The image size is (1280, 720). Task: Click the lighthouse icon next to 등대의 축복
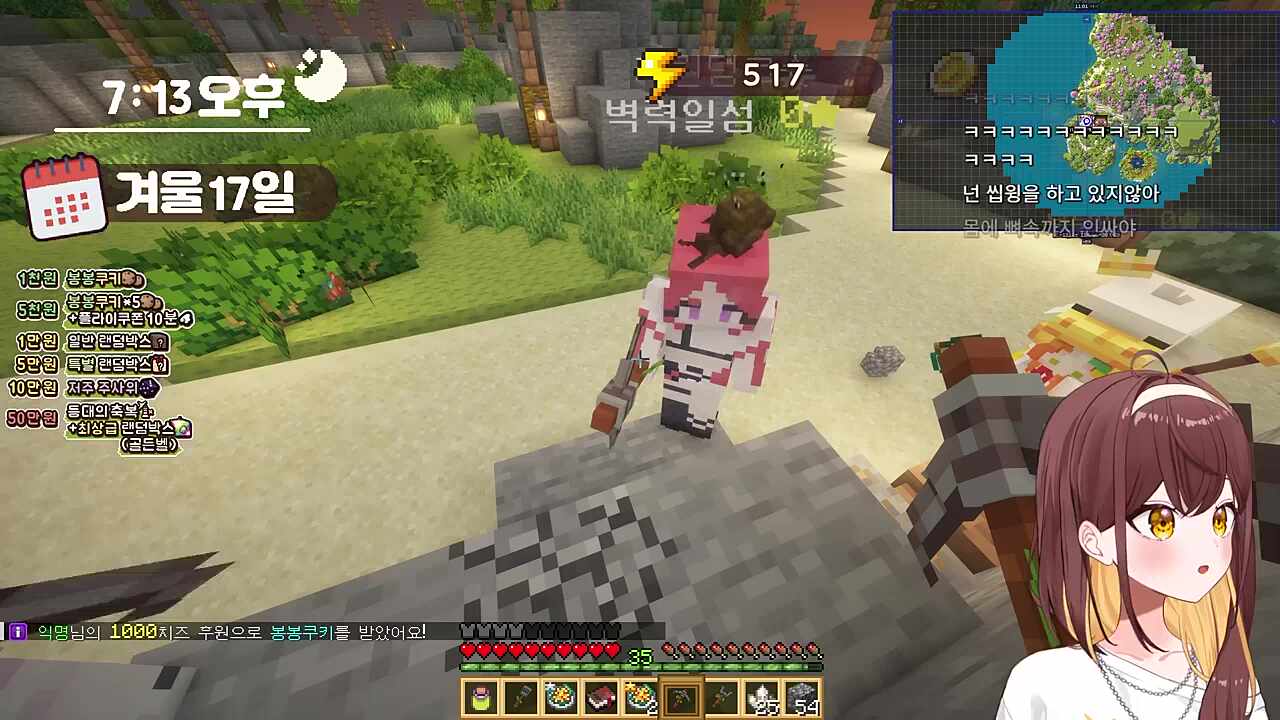tap(145, 409)
